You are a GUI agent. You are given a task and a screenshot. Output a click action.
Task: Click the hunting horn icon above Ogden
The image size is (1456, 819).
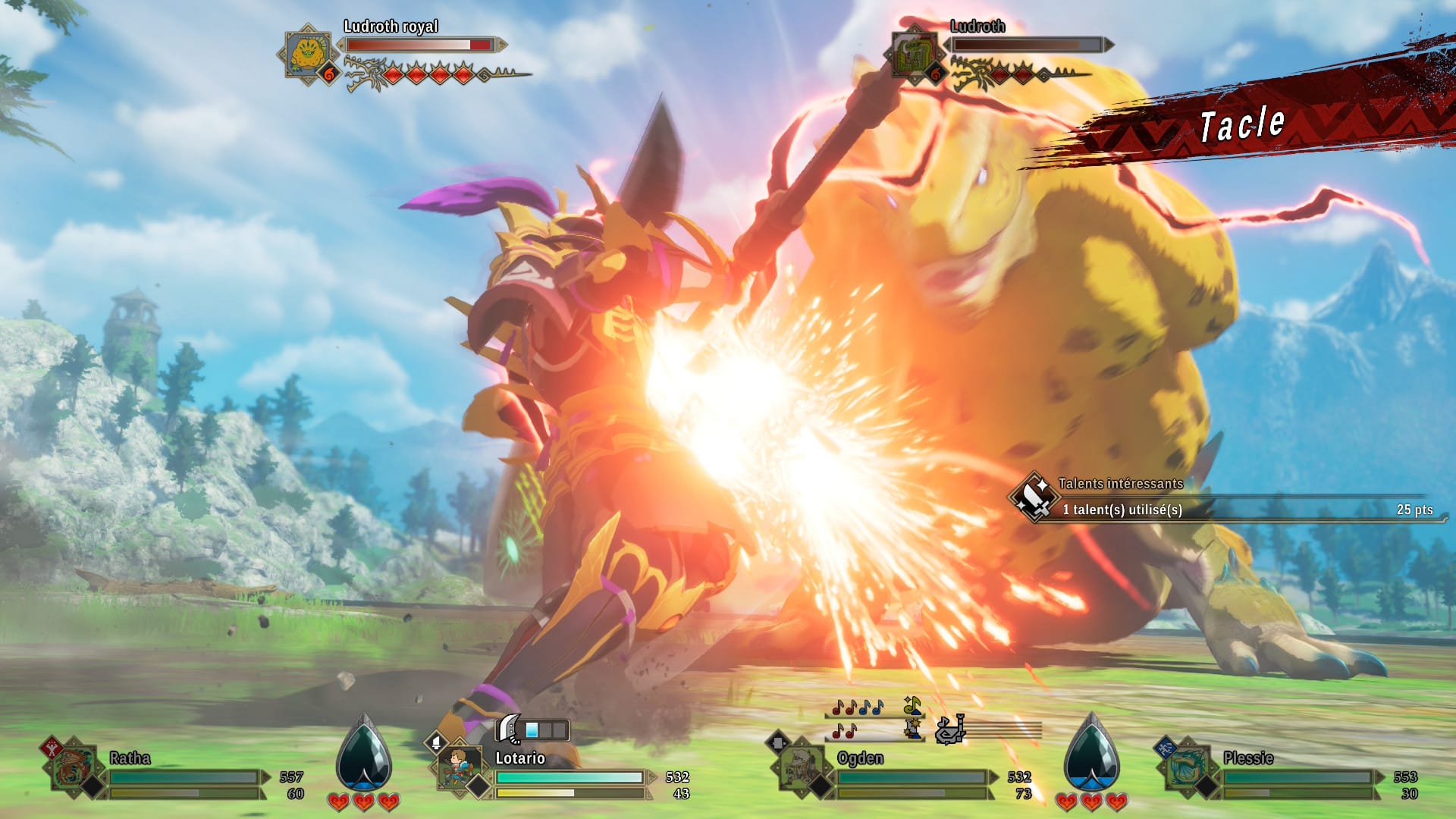950,730
